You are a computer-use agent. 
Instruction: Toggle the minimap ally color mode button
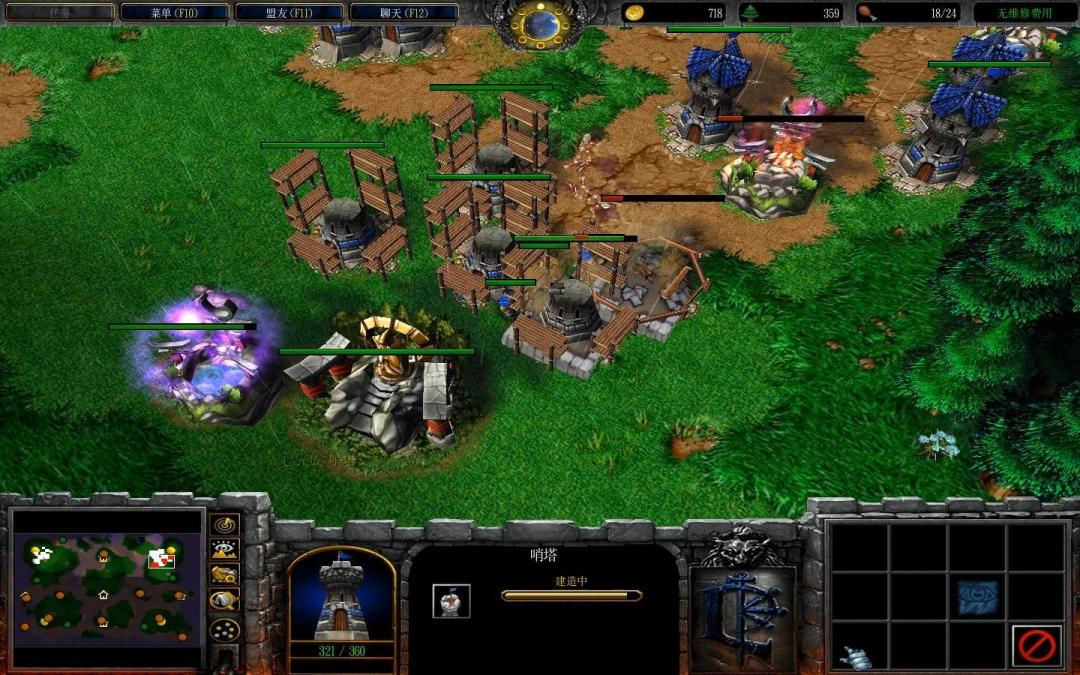[225, 575]
